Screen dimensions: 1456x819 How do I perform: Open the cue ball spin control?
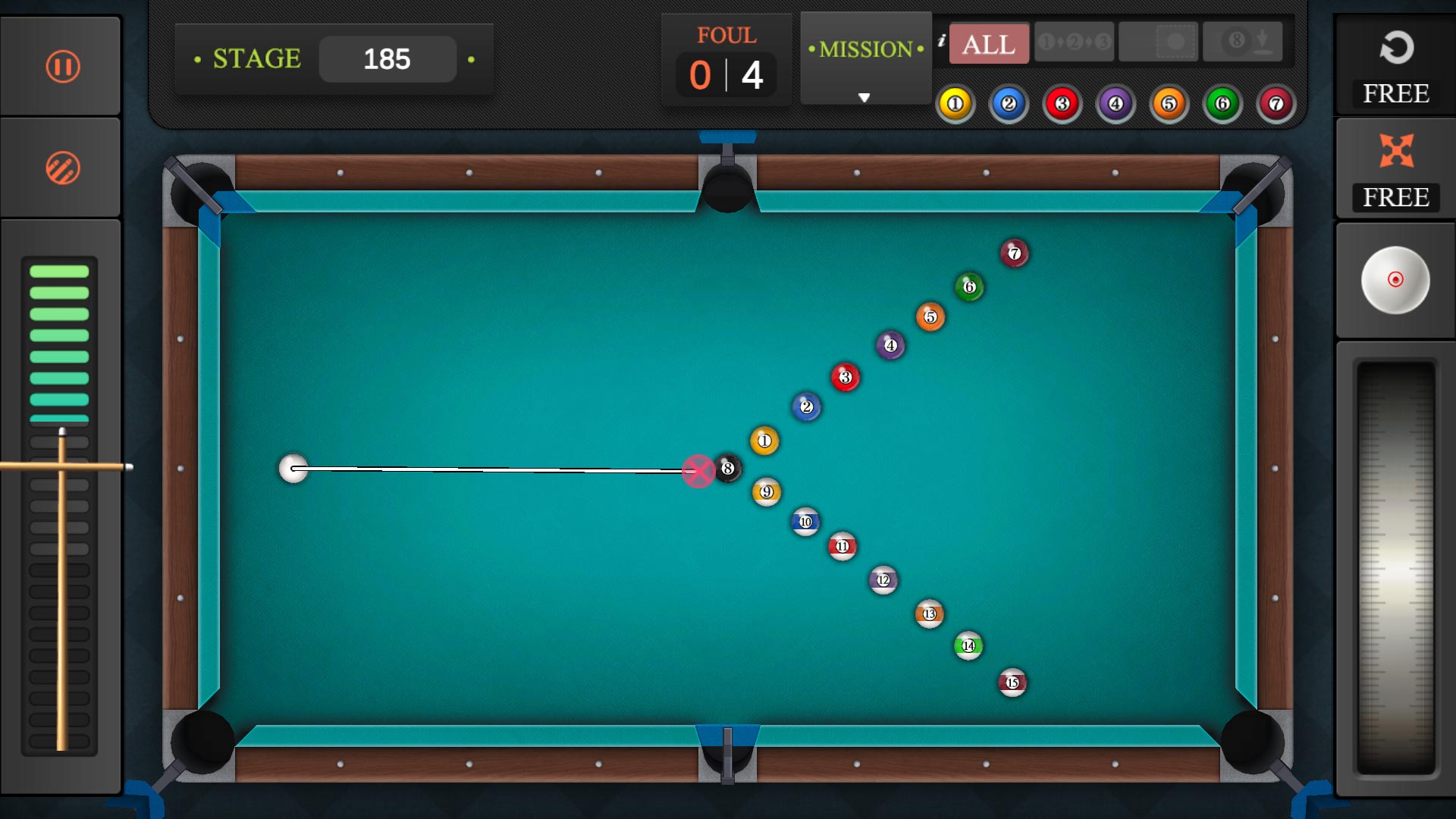(x=1395, y=281)
